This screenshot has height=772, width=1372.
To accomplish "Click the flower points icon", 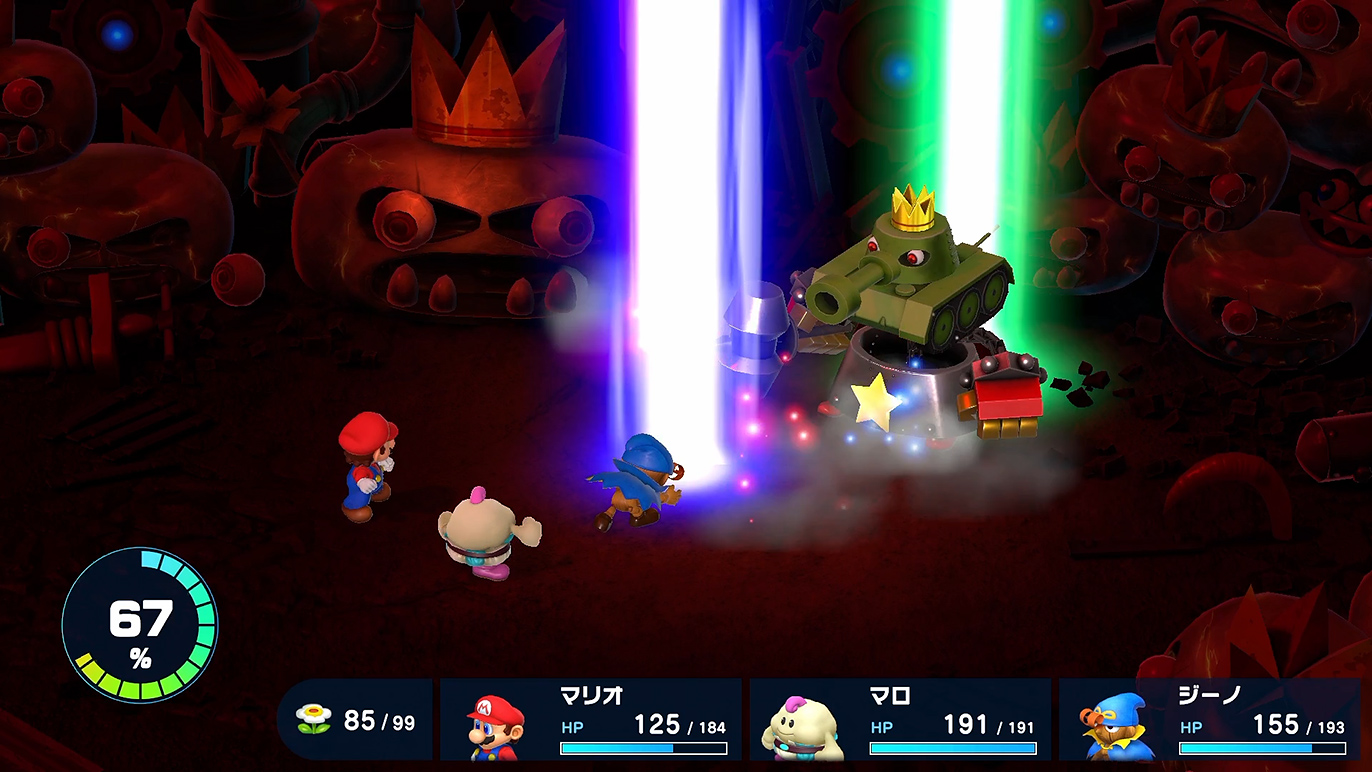I will 313,719.
